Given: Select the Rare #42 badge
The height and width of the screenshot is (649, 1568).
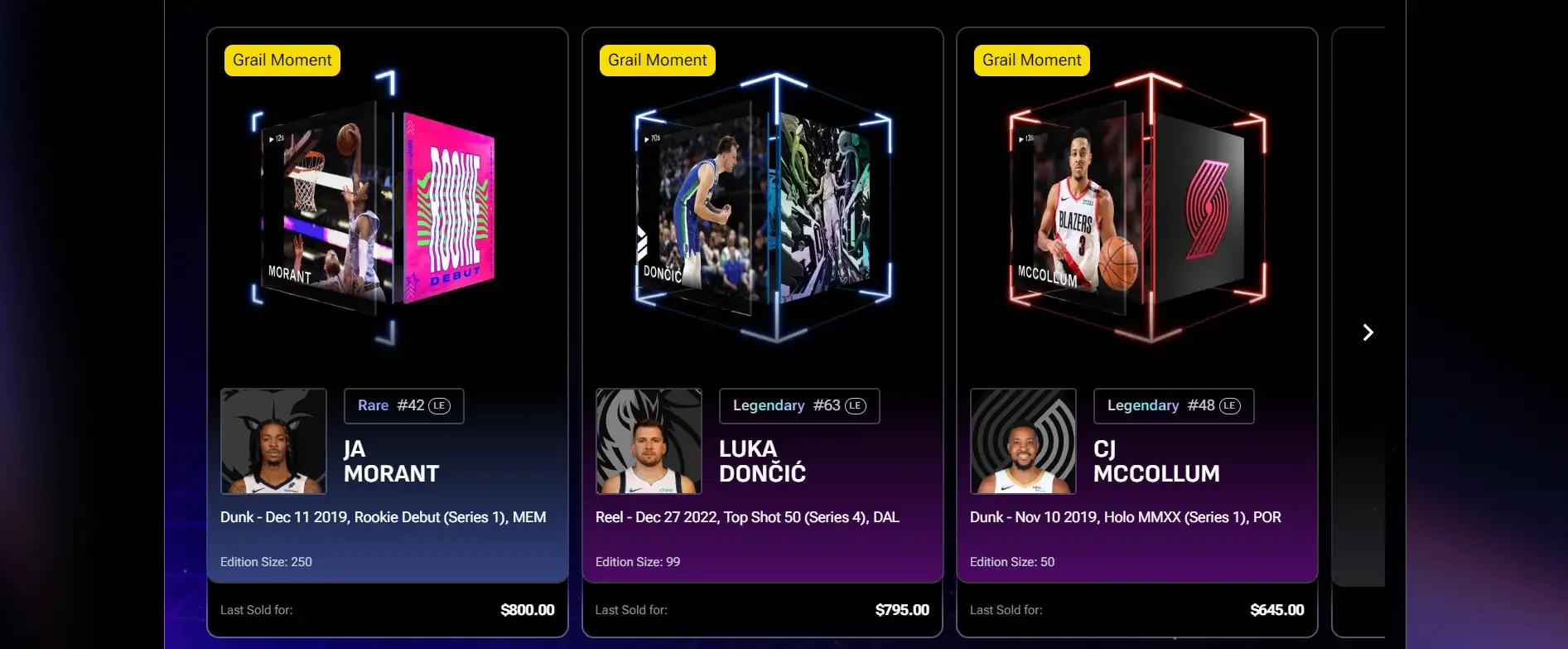Looking at the screenshot, I should 403,406.
